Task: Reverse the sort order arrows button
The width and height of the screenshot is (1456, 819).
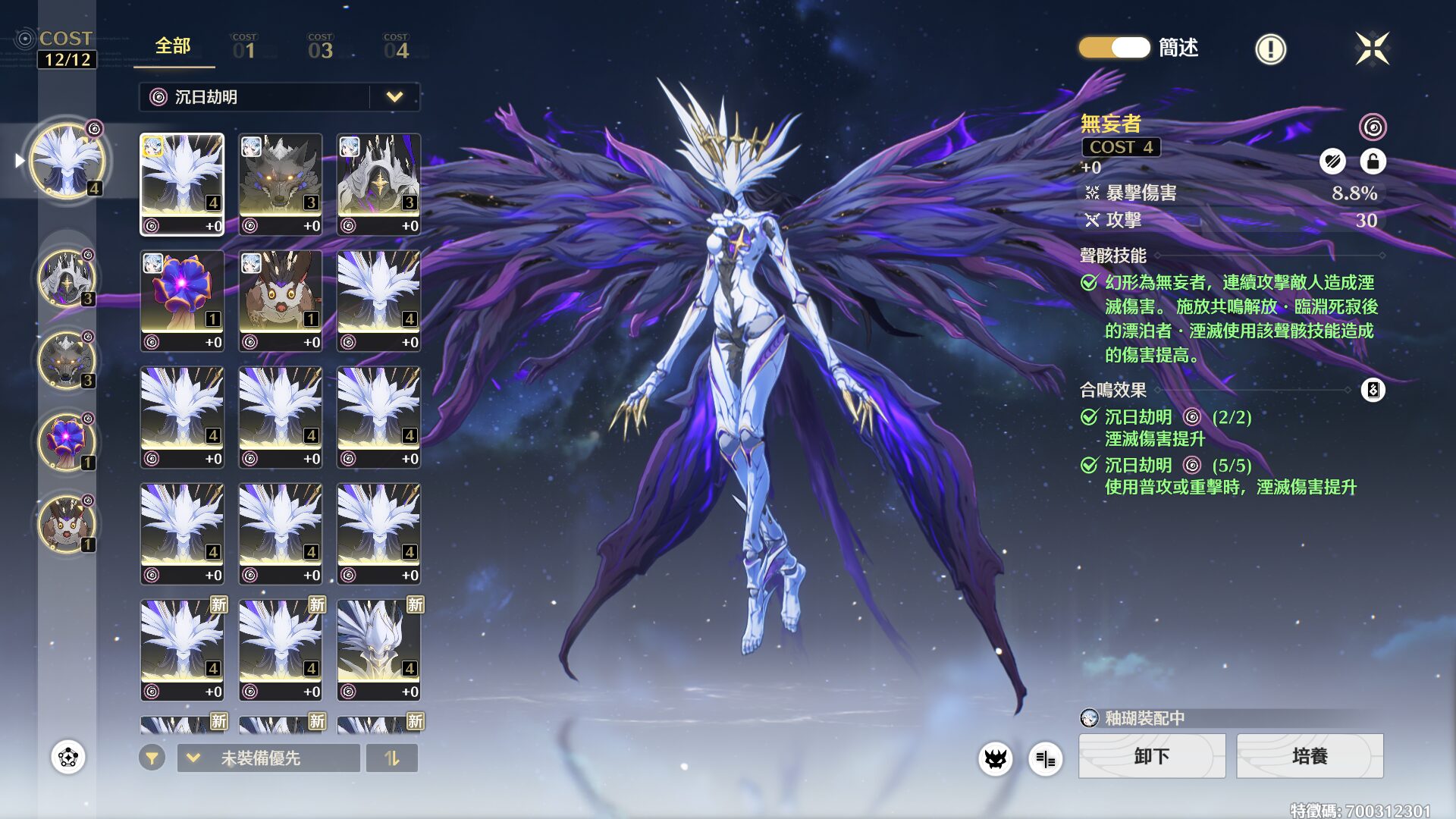Action: [391, 758]
